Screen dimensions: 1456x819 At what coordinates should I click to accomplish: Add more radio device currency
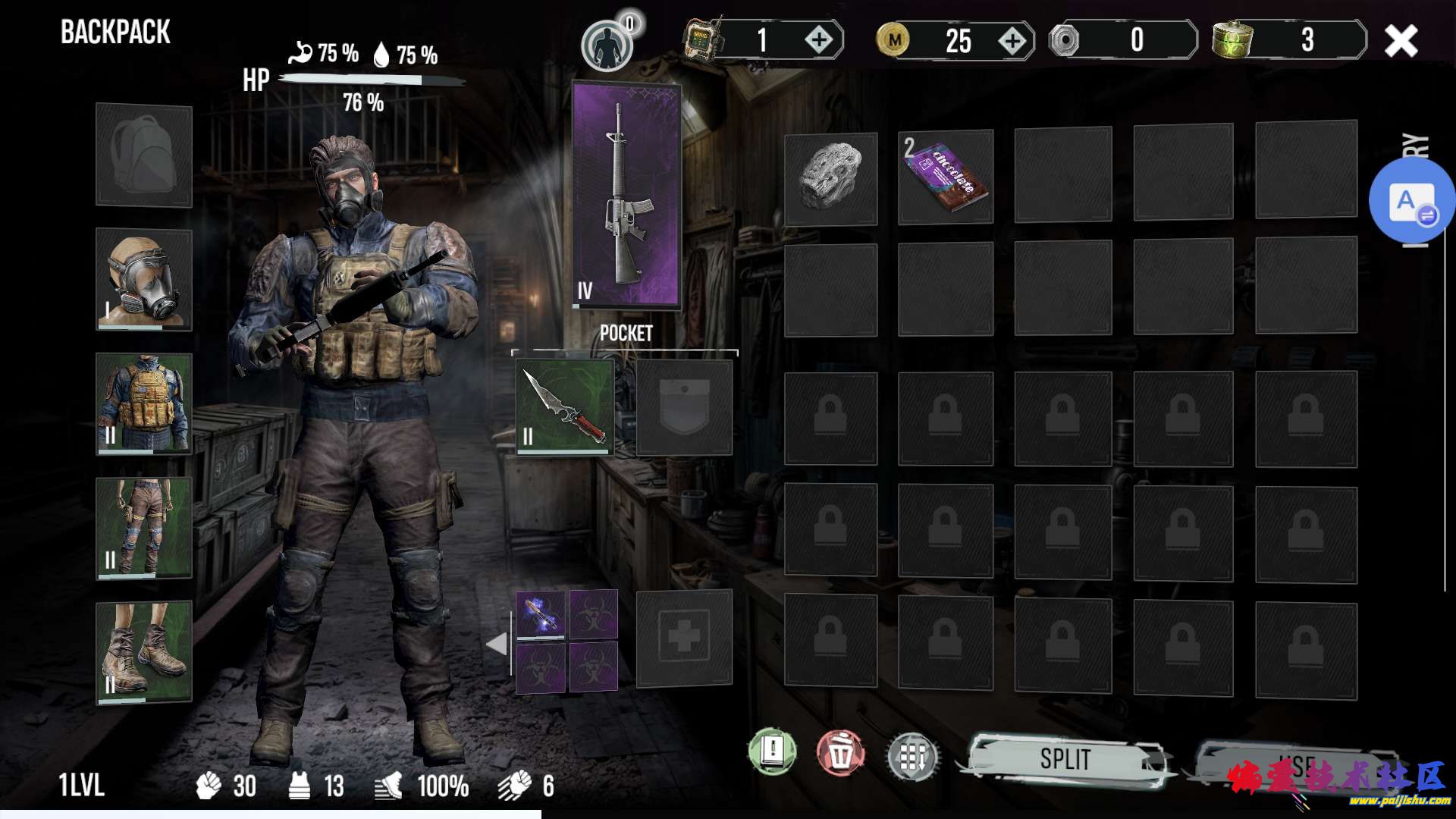tap(819, 39)
